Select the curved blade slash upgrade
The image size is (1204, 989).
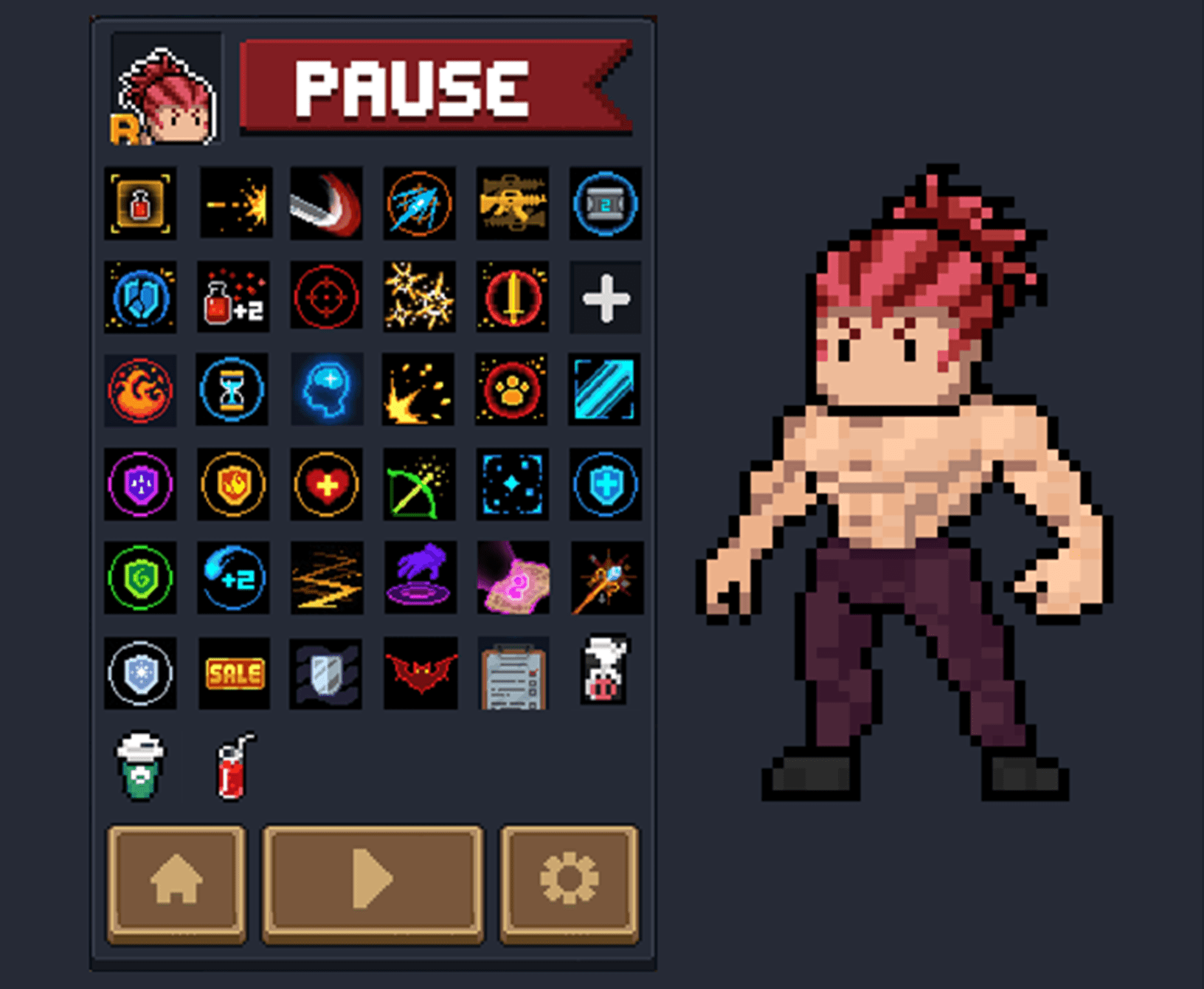[326, 204]
